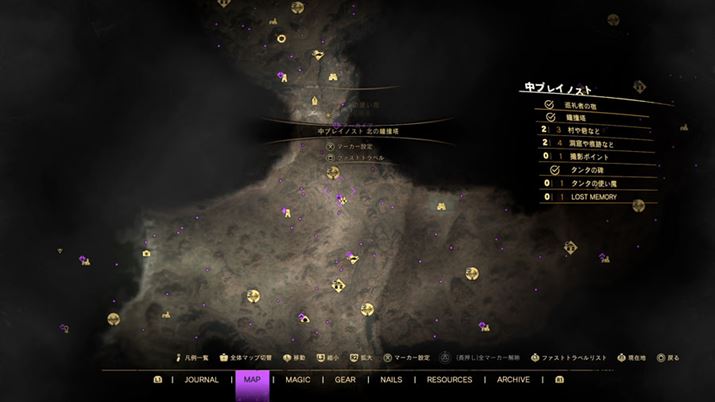Open the GEAR tab
The width and height of the screenshot is (715, 402).
(345, 380)
